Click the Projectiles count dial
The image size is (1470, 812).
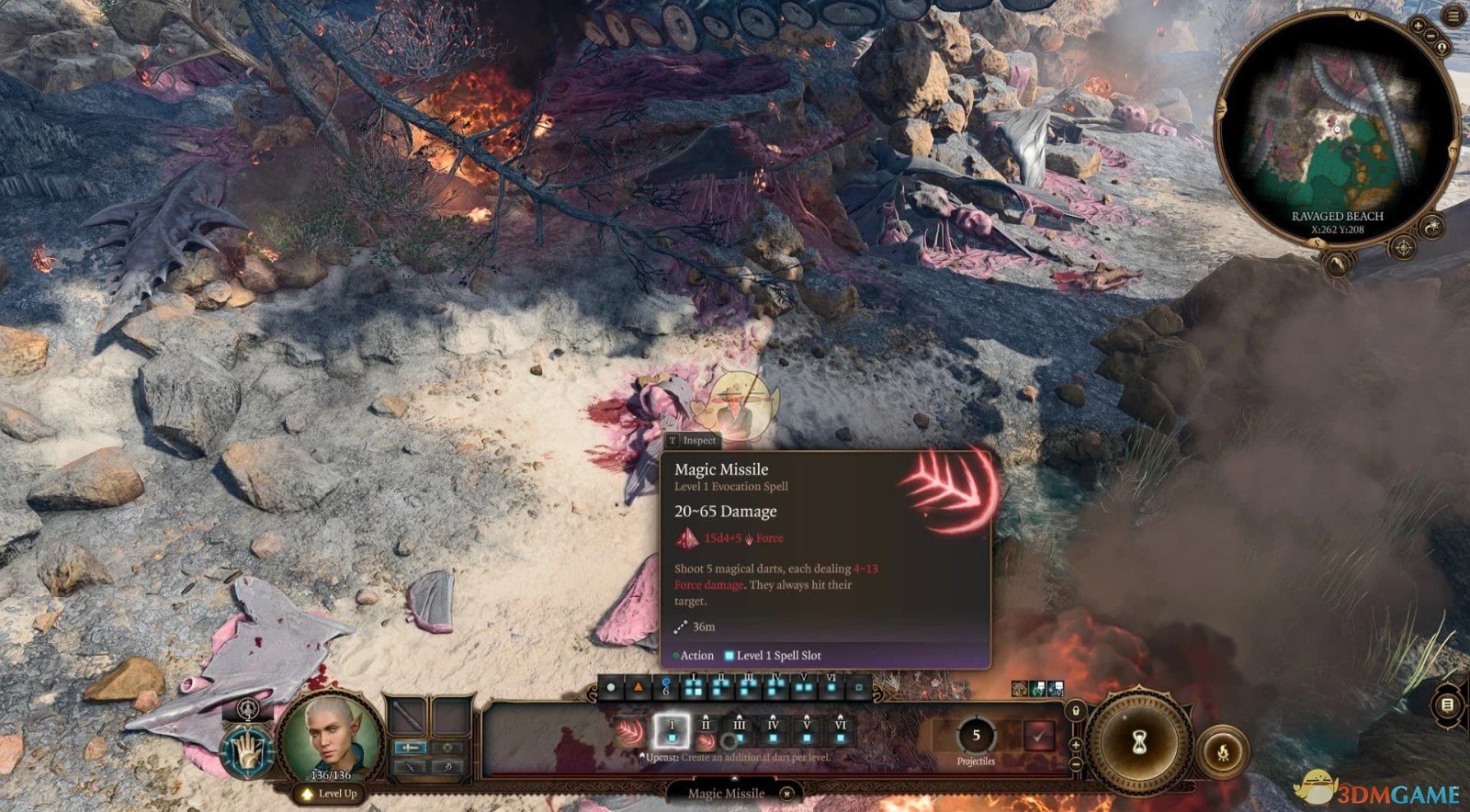[977, 735]
